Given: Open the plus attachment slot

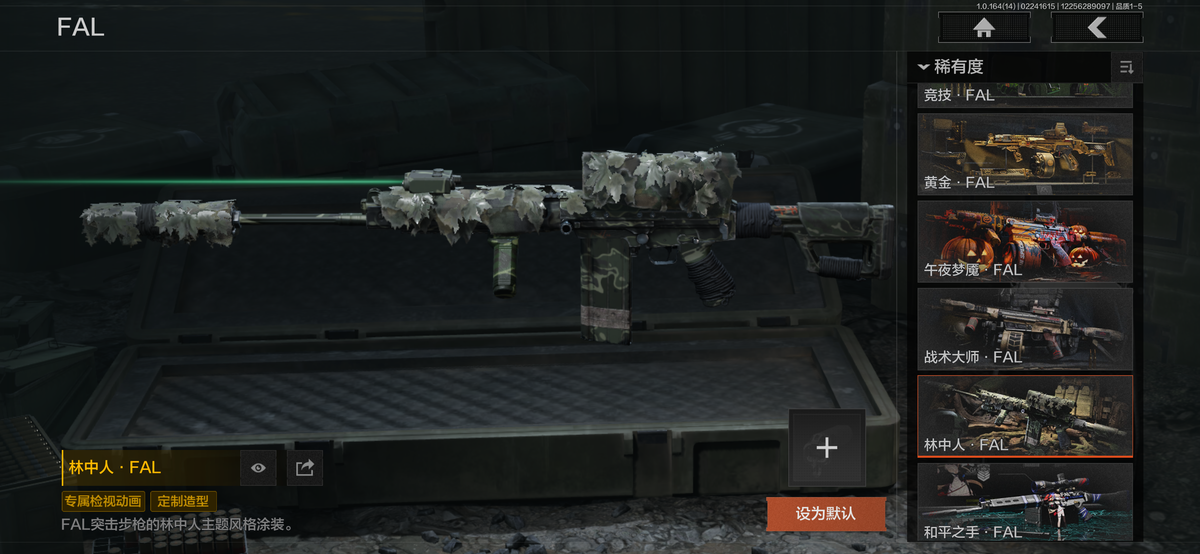Looking at the screenshot, I should (x=826, y=448).
